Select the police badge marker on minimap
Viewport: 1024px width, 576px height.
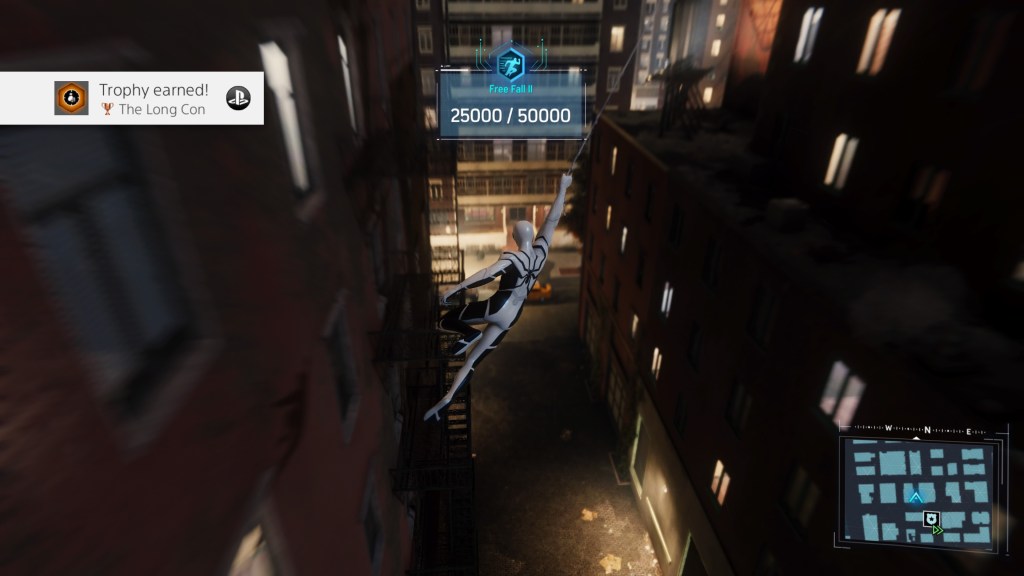tap(930, 518)
